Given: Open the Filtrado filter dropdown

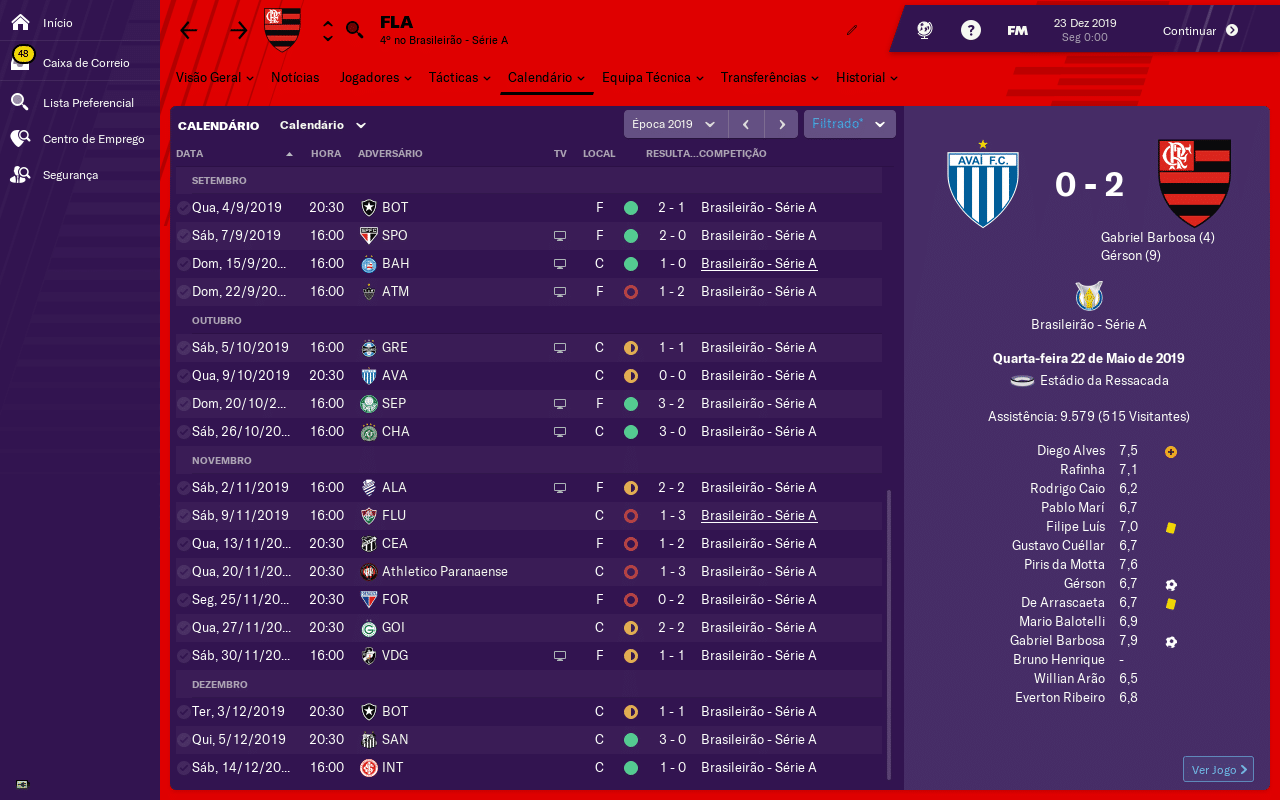Looking at the screenshot, I should coord(849,124).
